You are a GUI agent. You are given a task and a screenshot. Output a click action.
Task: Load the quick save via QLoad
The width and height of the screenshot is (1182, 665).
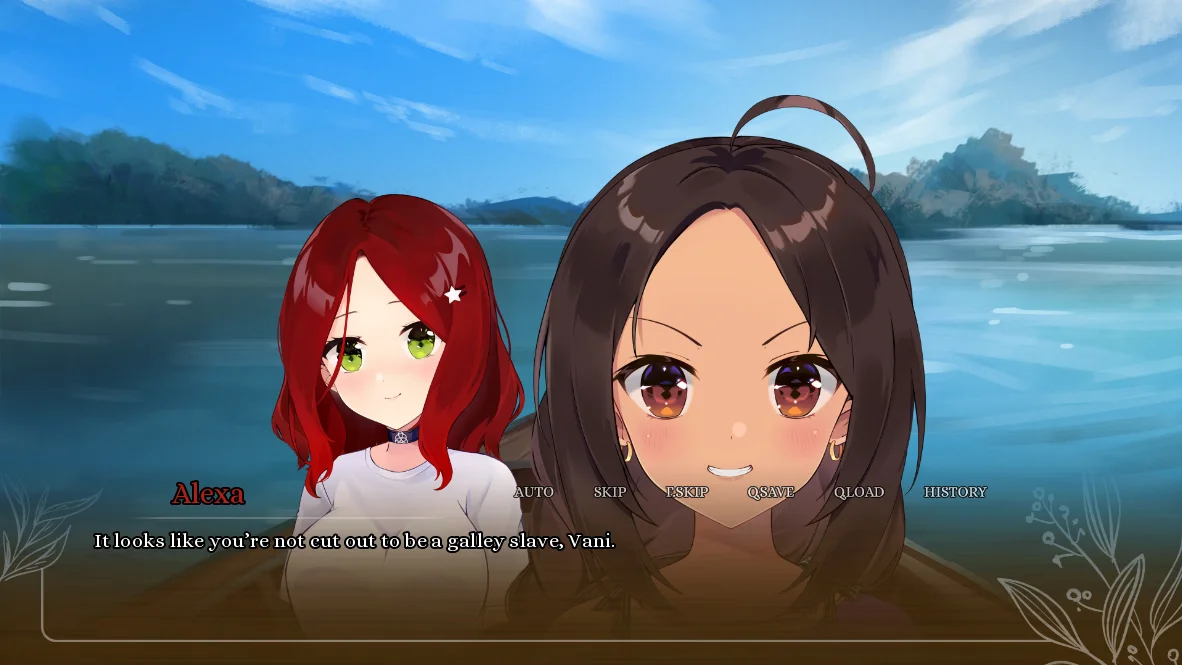[859, 492]
